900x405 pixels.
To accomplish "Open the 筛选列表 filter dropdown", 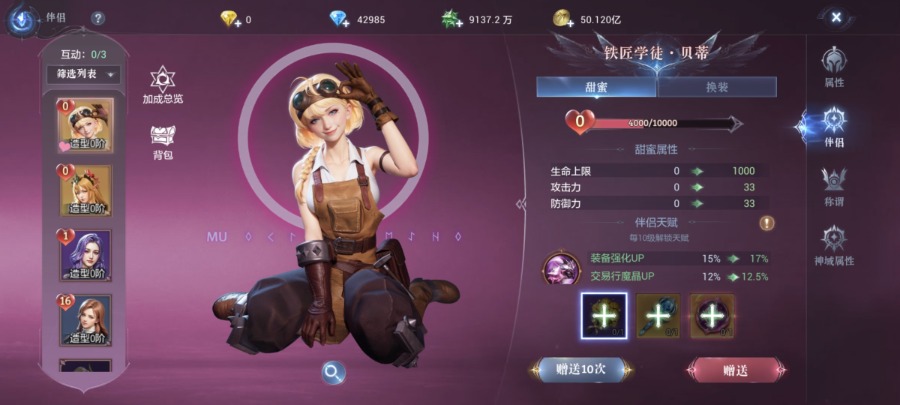I will click(82, 74).
